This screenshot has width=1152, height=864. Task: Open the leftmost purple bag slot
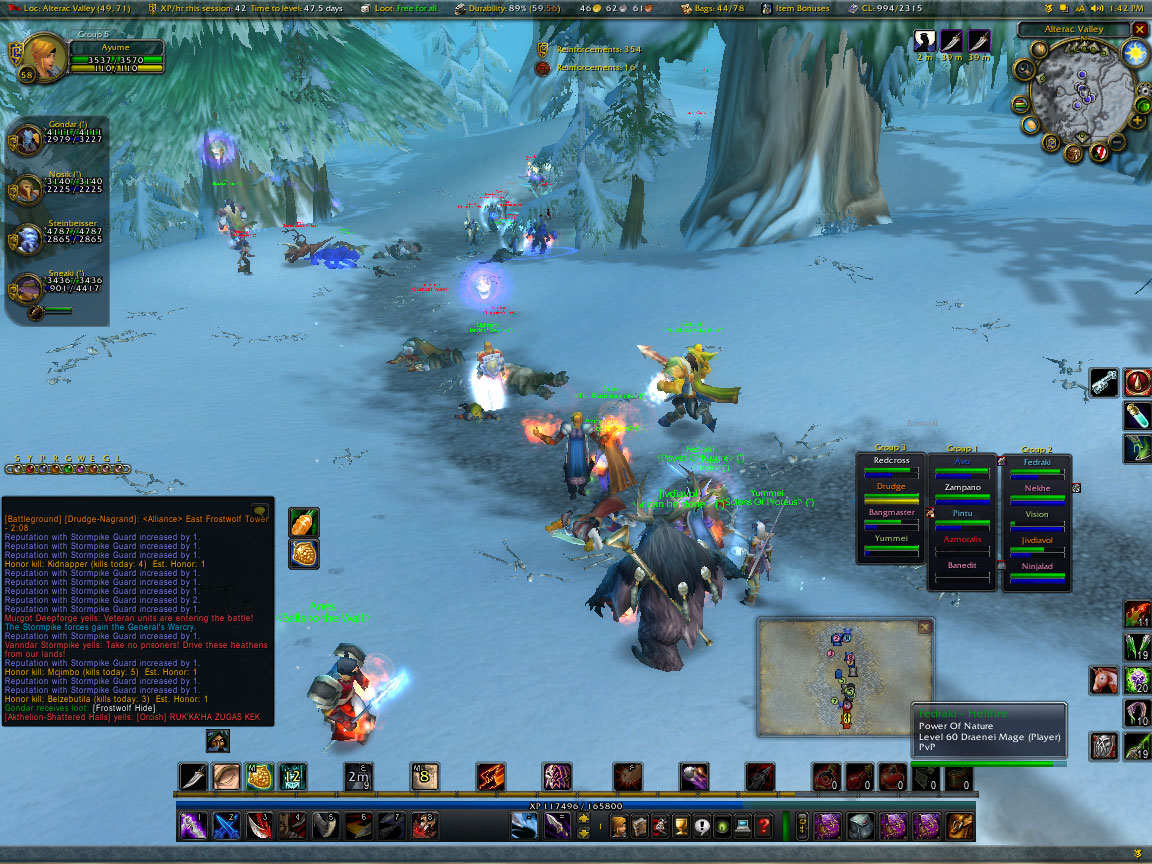827,826
